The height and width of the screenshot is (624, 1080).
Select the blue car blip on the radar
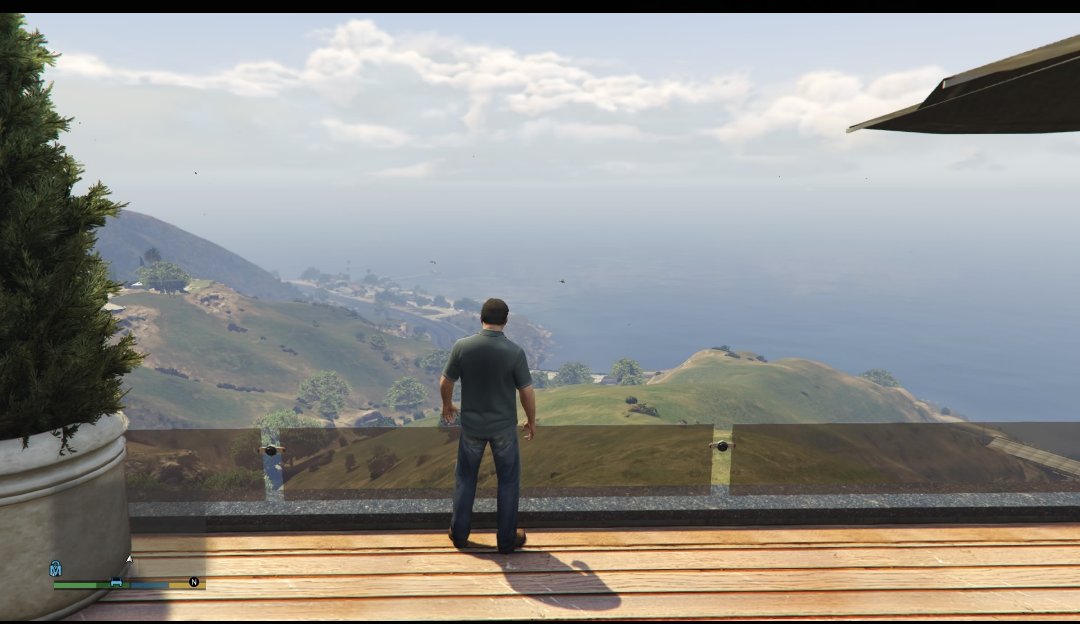pos(116,582)
